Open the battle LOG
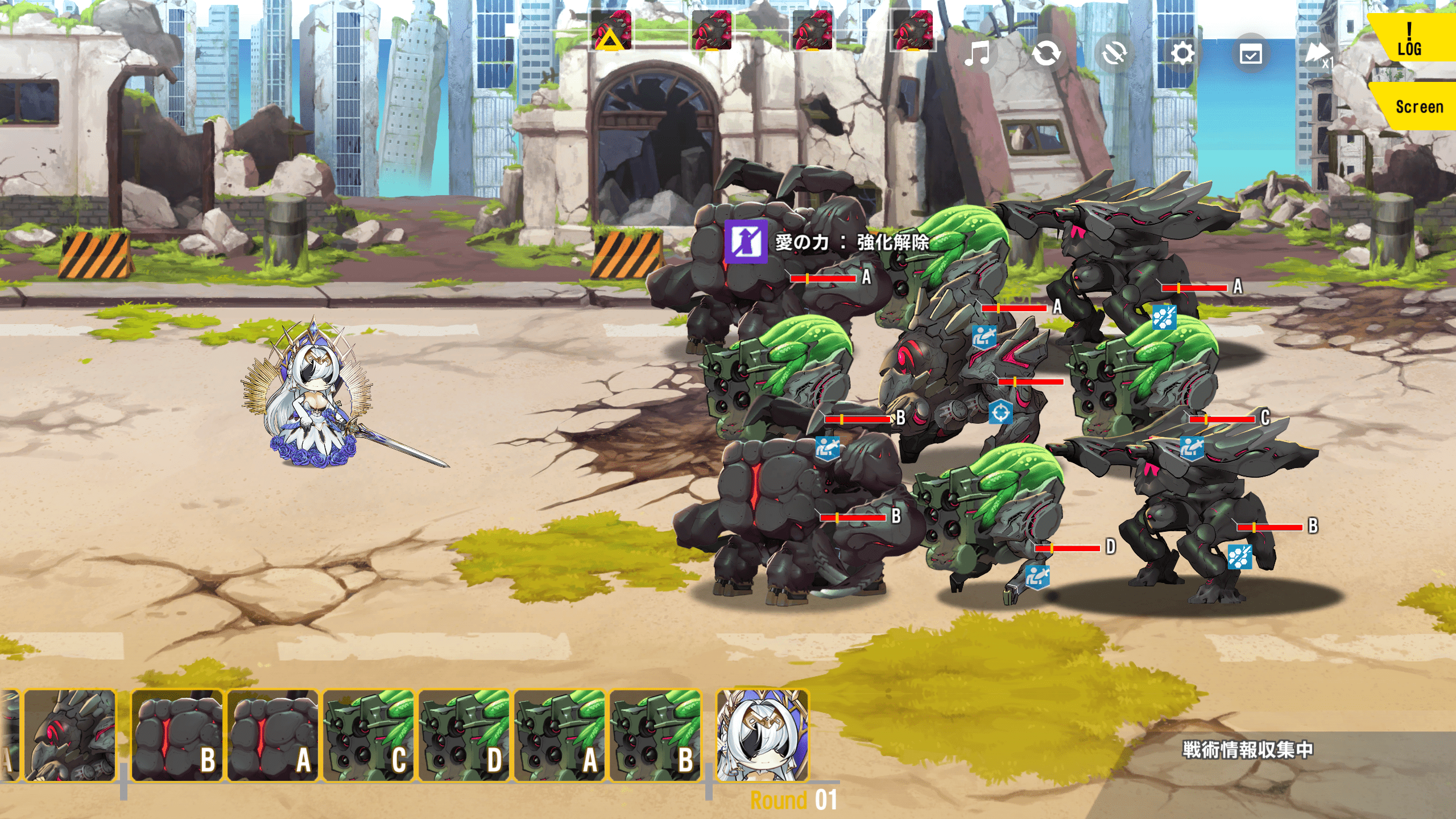 (x=1410, y=40)
